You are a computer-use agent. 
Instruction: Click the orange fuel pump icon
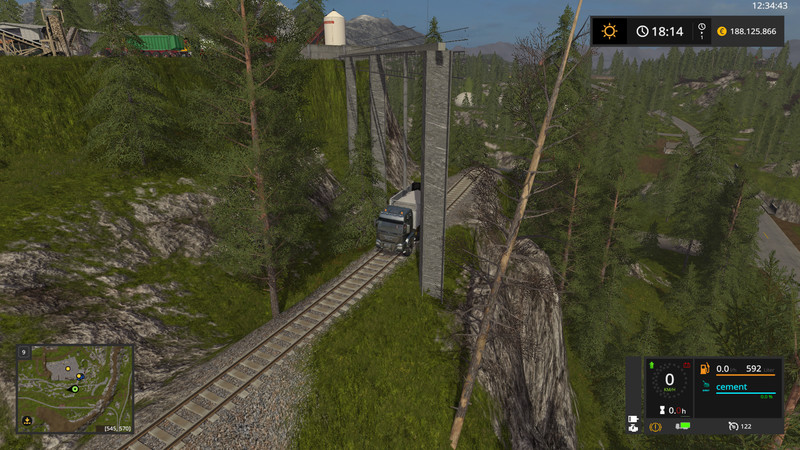pyautogui.click(x=705, y=369)
